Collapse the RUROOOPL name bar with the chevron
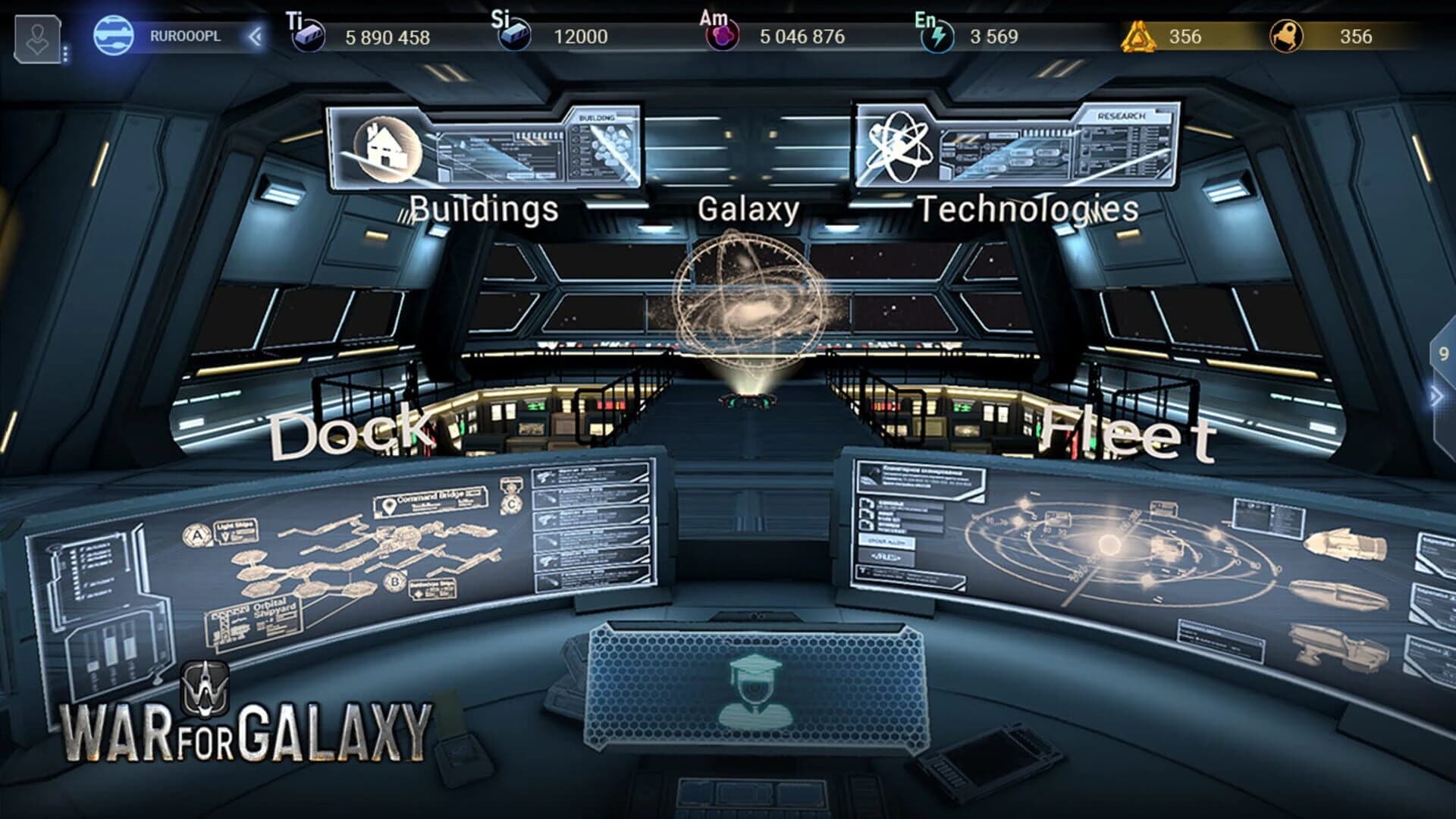 pos(256,36)
